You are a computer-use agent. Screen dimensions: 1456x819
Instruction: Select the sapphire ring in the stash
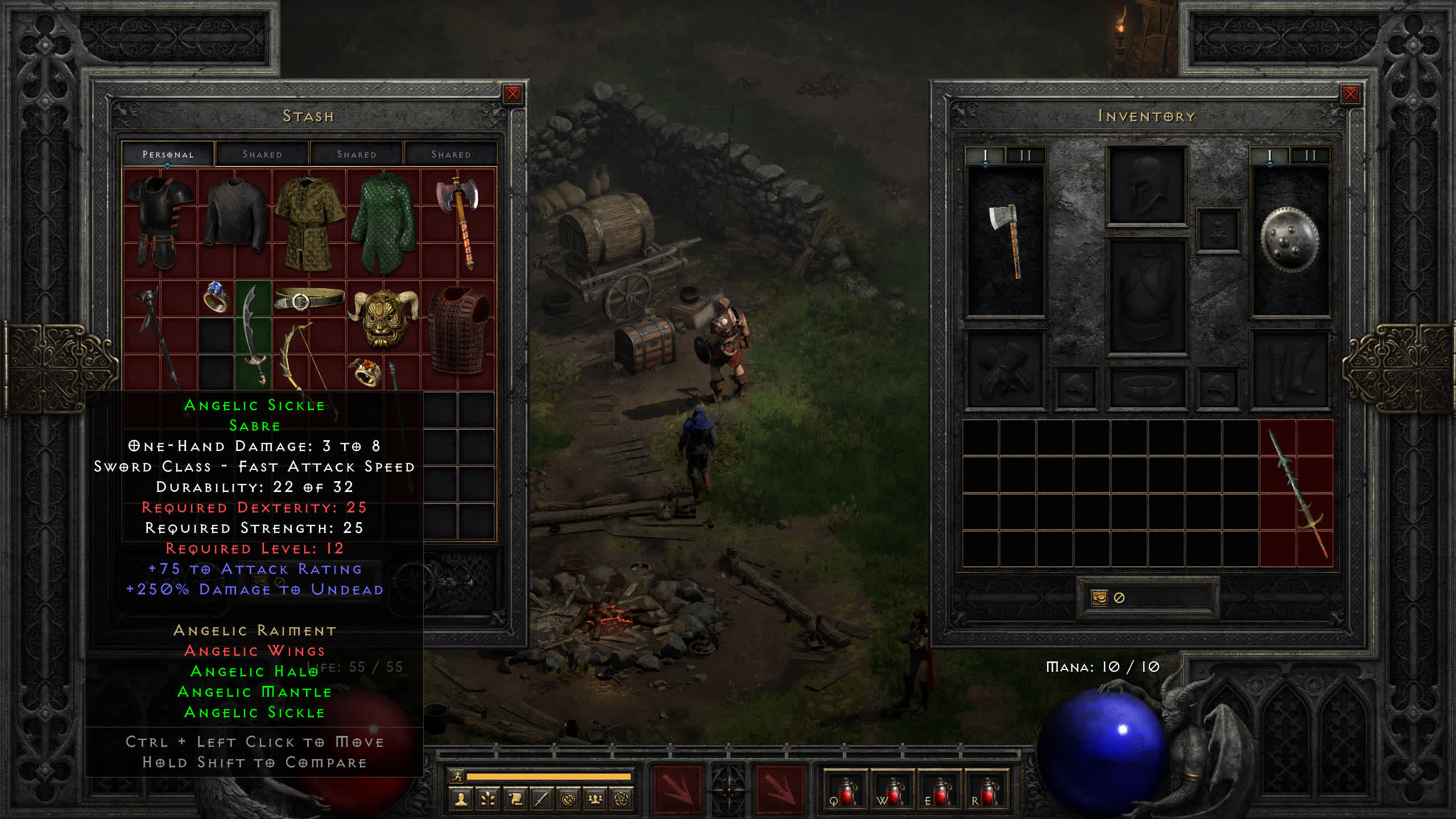pos(216,297)
